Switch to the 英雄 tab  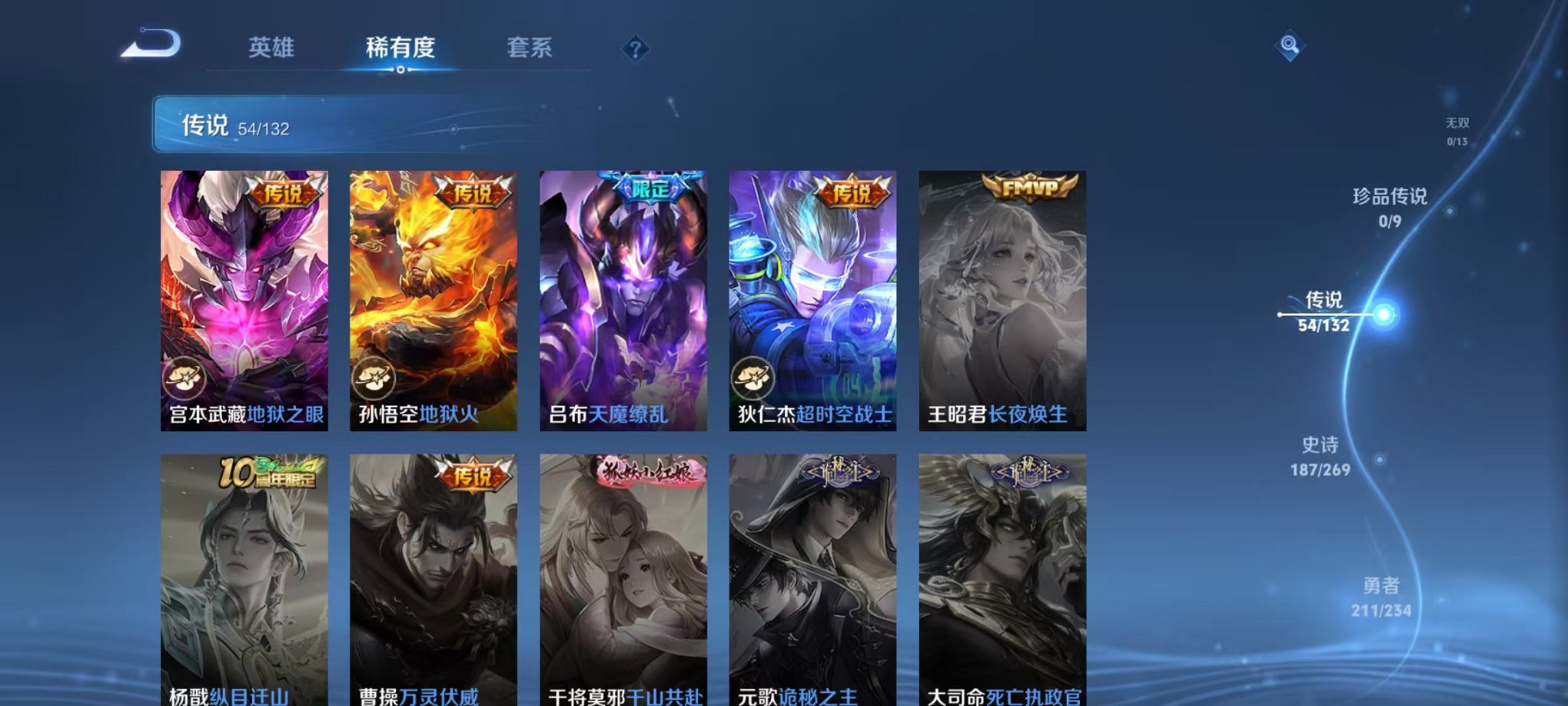271,48
